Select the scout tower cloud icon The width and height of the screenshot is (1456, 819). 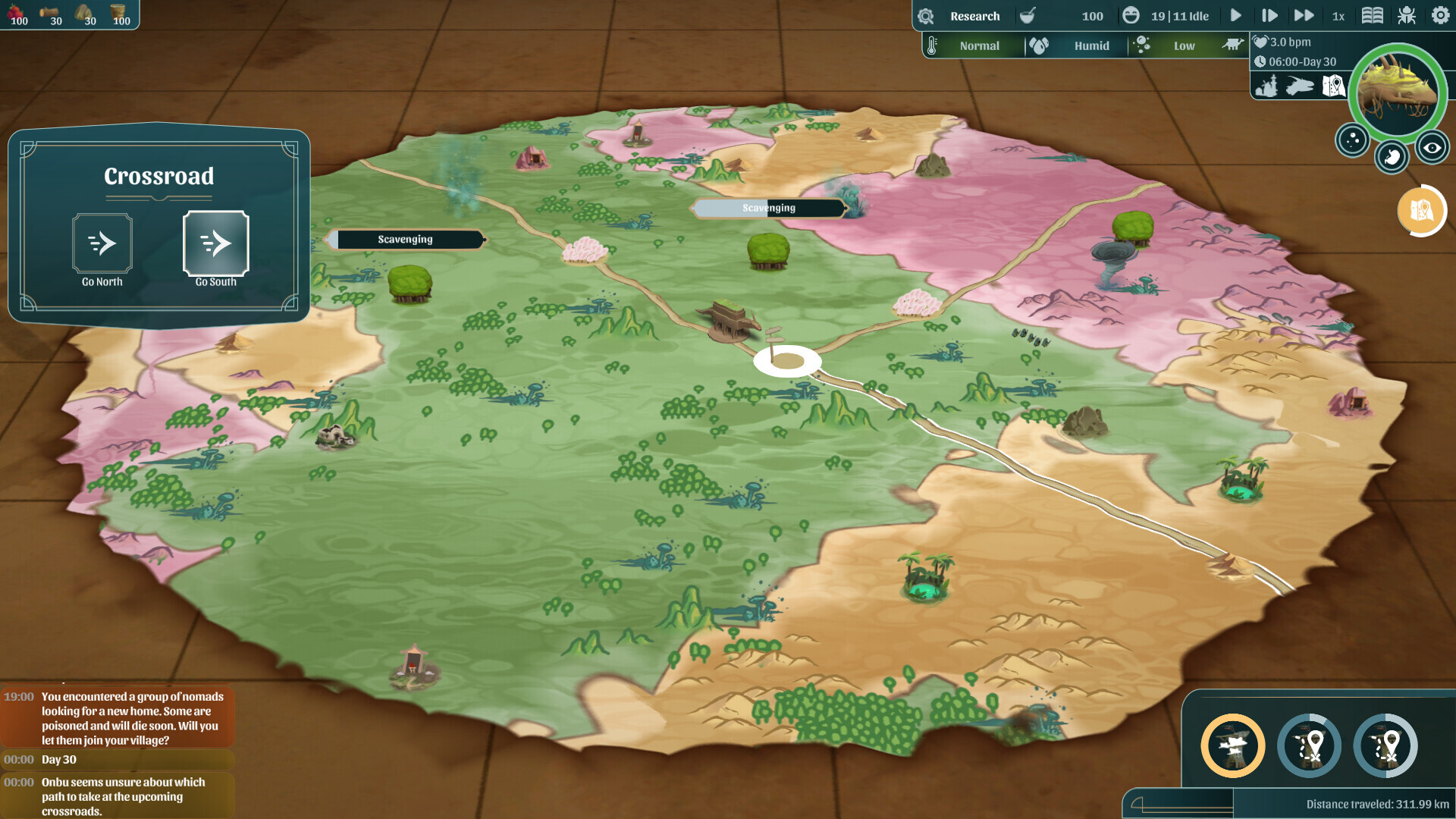[x=1233, y=746]
